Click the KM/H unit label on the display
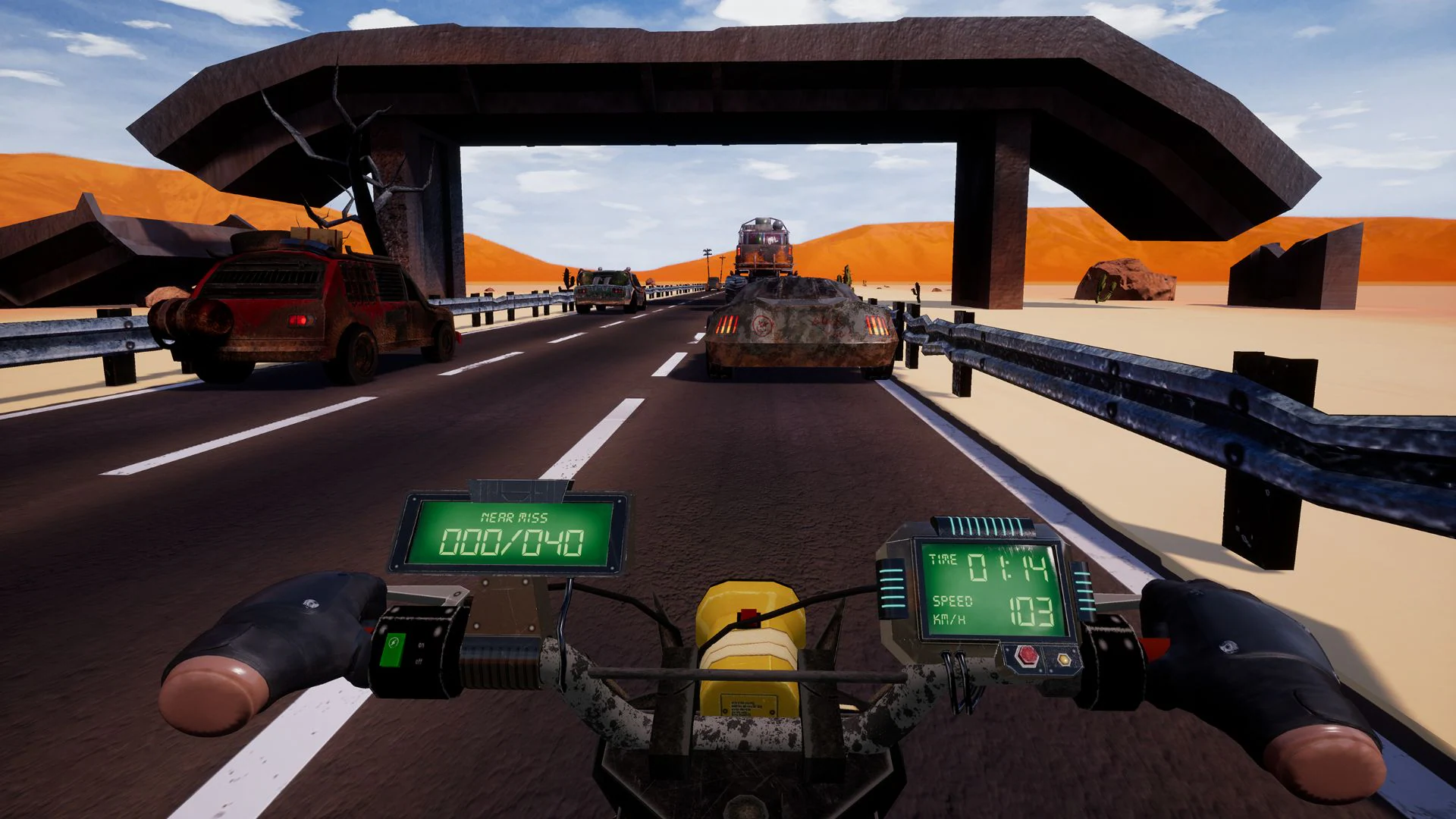Image resolution: width=1456 pixels, height=819 pixels. click(x=949, y=618)
